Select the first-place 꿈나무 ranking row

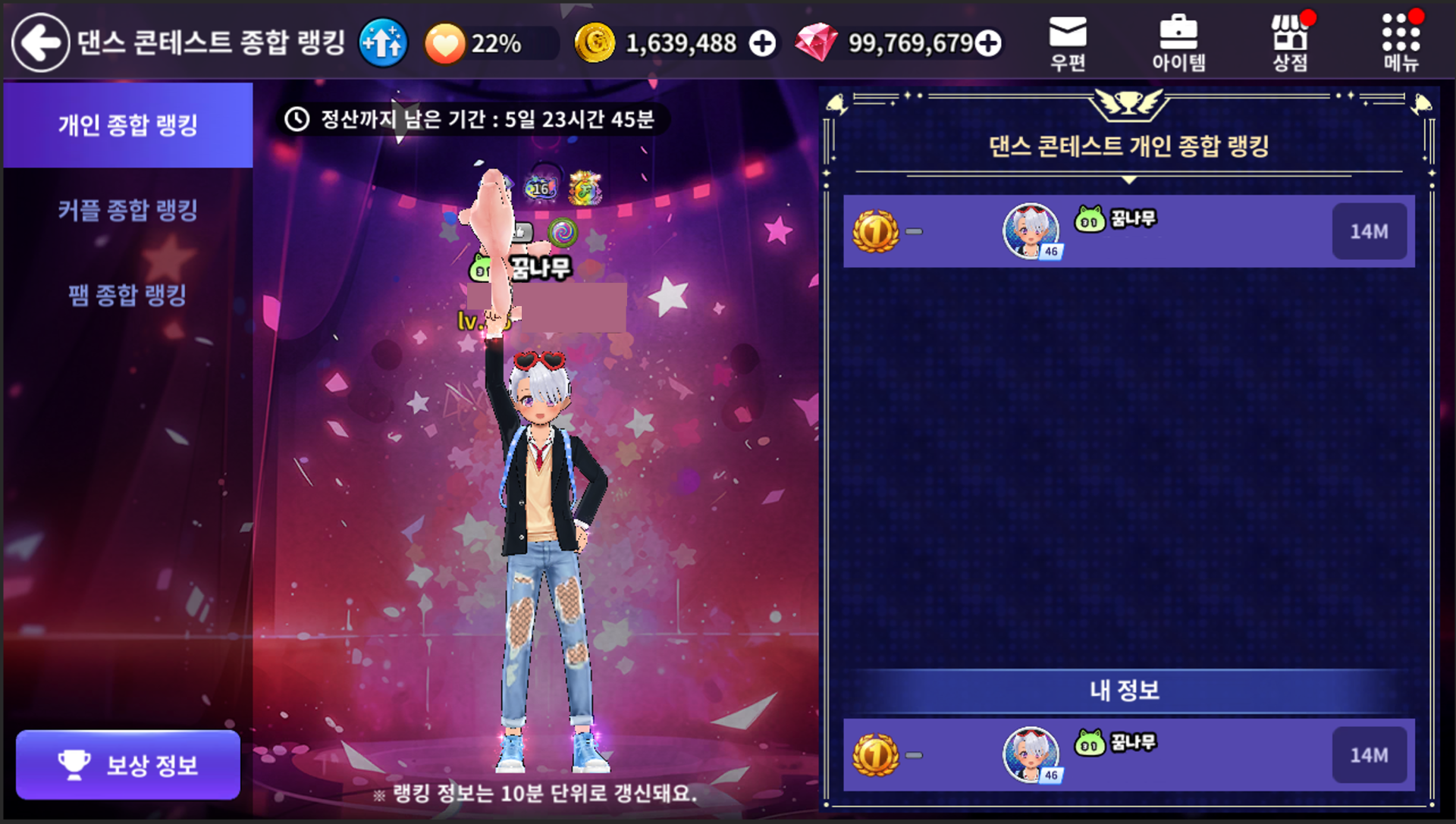pos(1128,231)
